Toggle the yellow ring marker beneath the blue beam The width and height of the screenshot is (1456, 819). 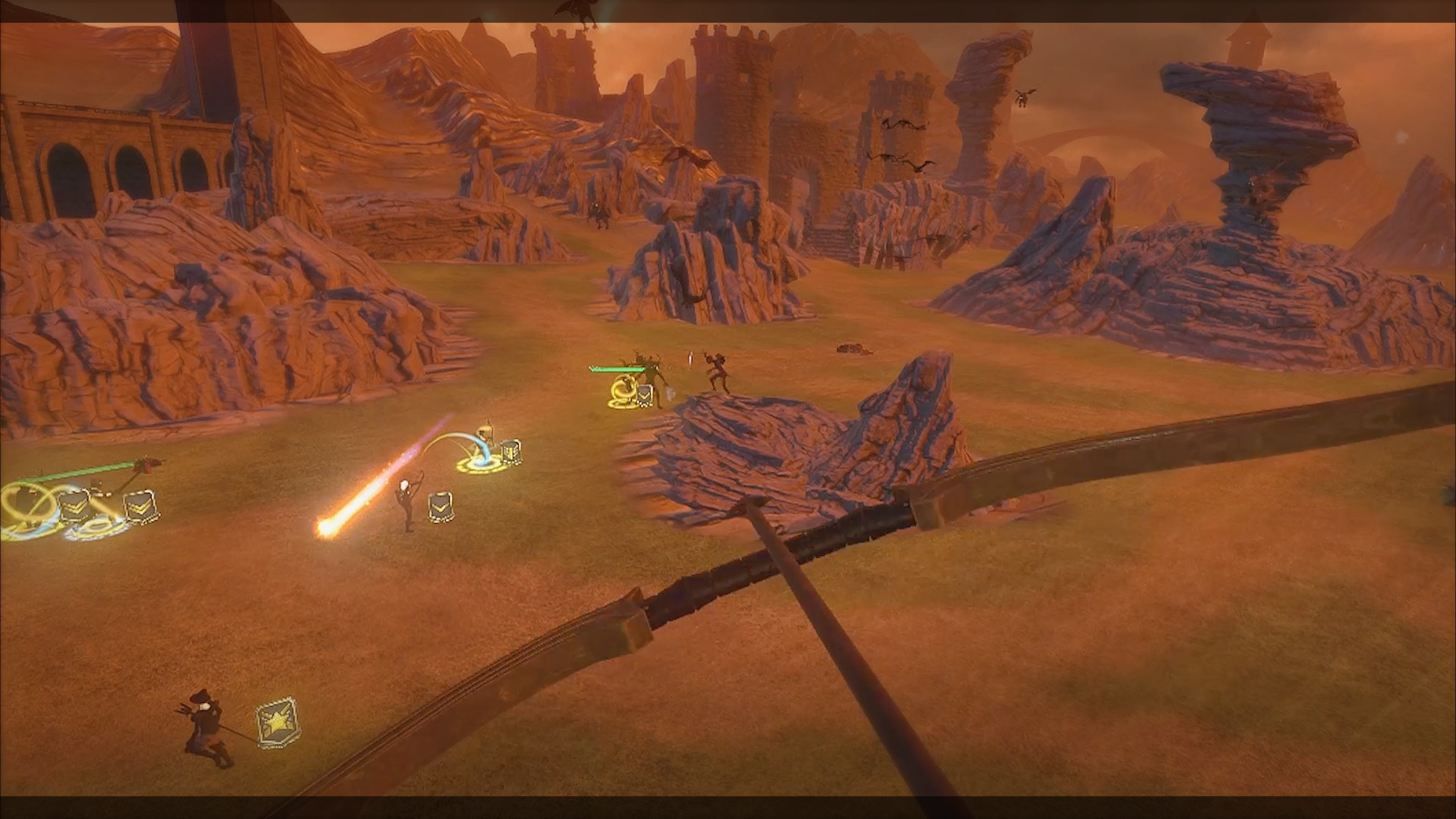coord(480,465)
